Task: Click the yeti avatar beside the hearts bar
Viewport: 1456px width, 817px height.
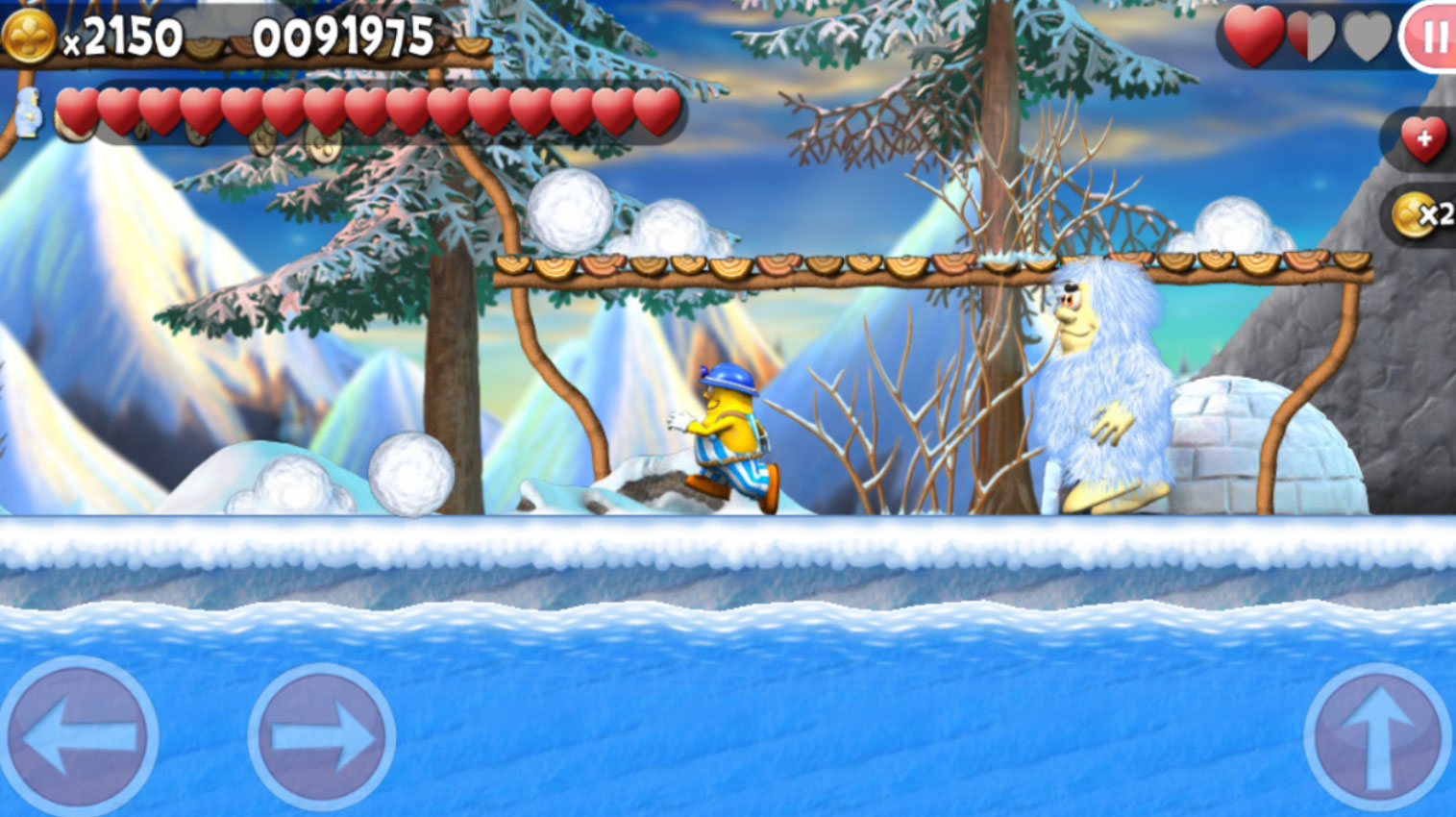Action: (29, 112)
